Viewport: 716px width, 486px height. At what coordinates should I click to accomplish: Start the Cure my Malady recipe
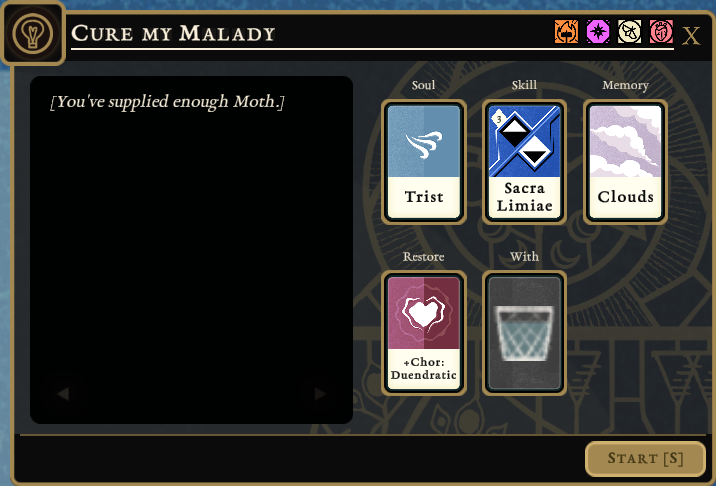coord(645,459)
